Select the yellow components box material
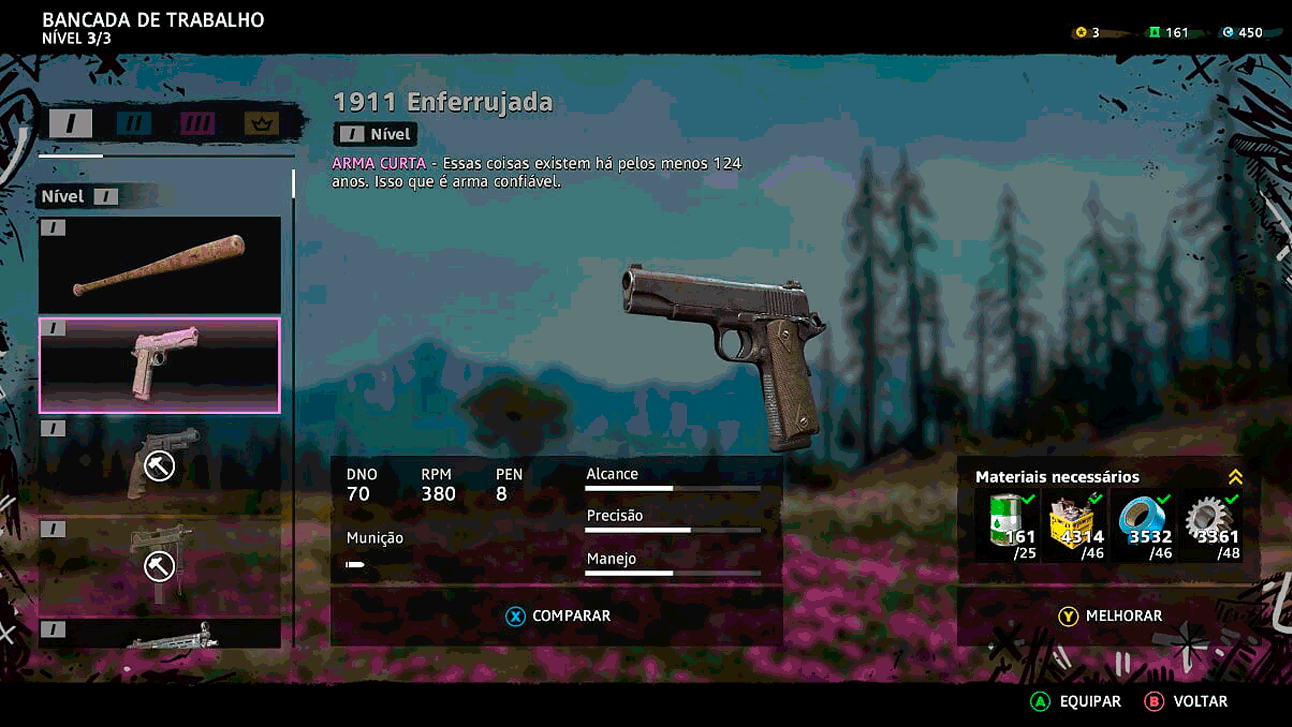Viewport: 1292px width, 727px height. pyautogui.click(x=1076, y=526)
